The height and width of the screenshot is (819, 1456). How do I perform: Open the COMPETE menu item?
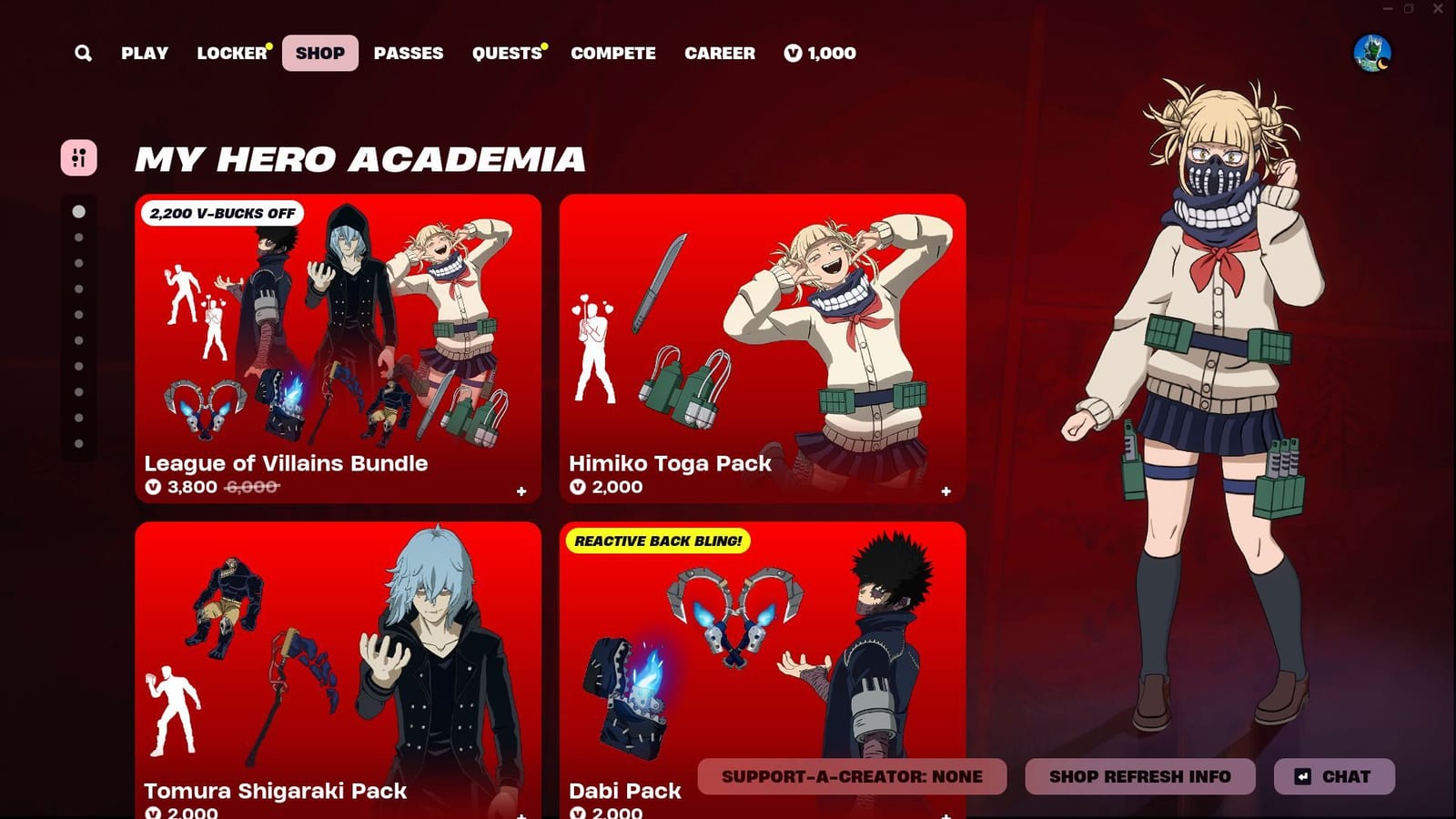612,53
